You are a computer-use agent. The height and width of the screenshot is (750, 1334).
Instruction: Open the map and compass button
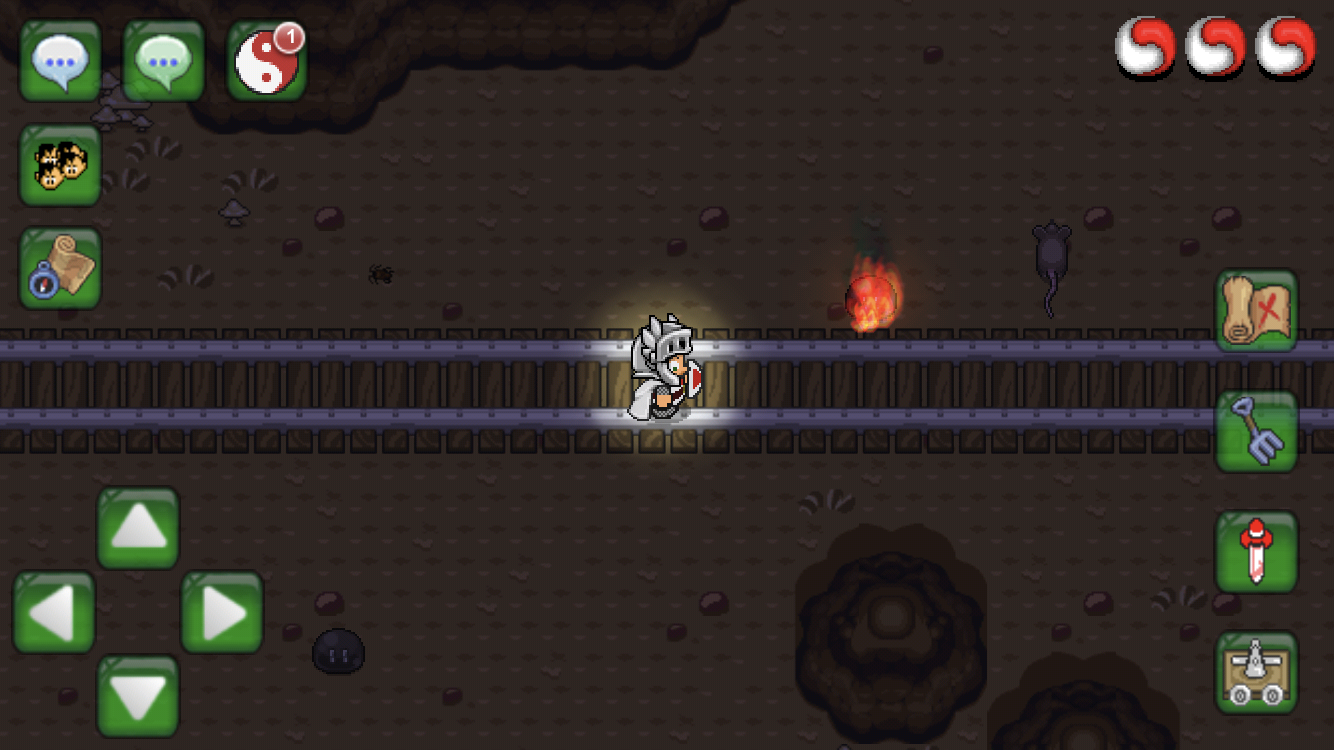(61, 268)
